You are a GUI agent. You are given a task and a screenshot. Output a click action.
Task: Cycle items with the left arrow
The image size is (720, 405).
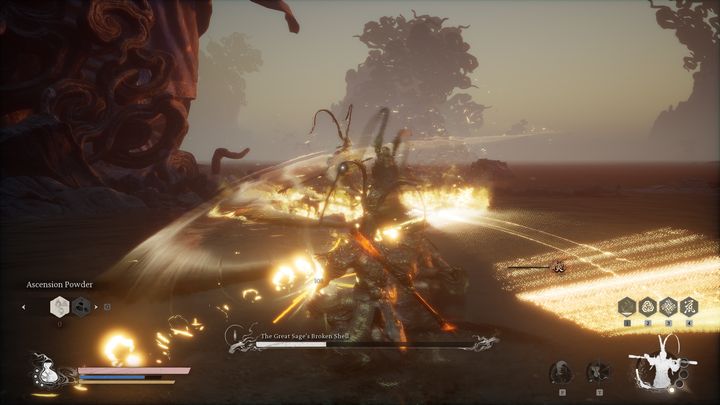pos(24,307)
